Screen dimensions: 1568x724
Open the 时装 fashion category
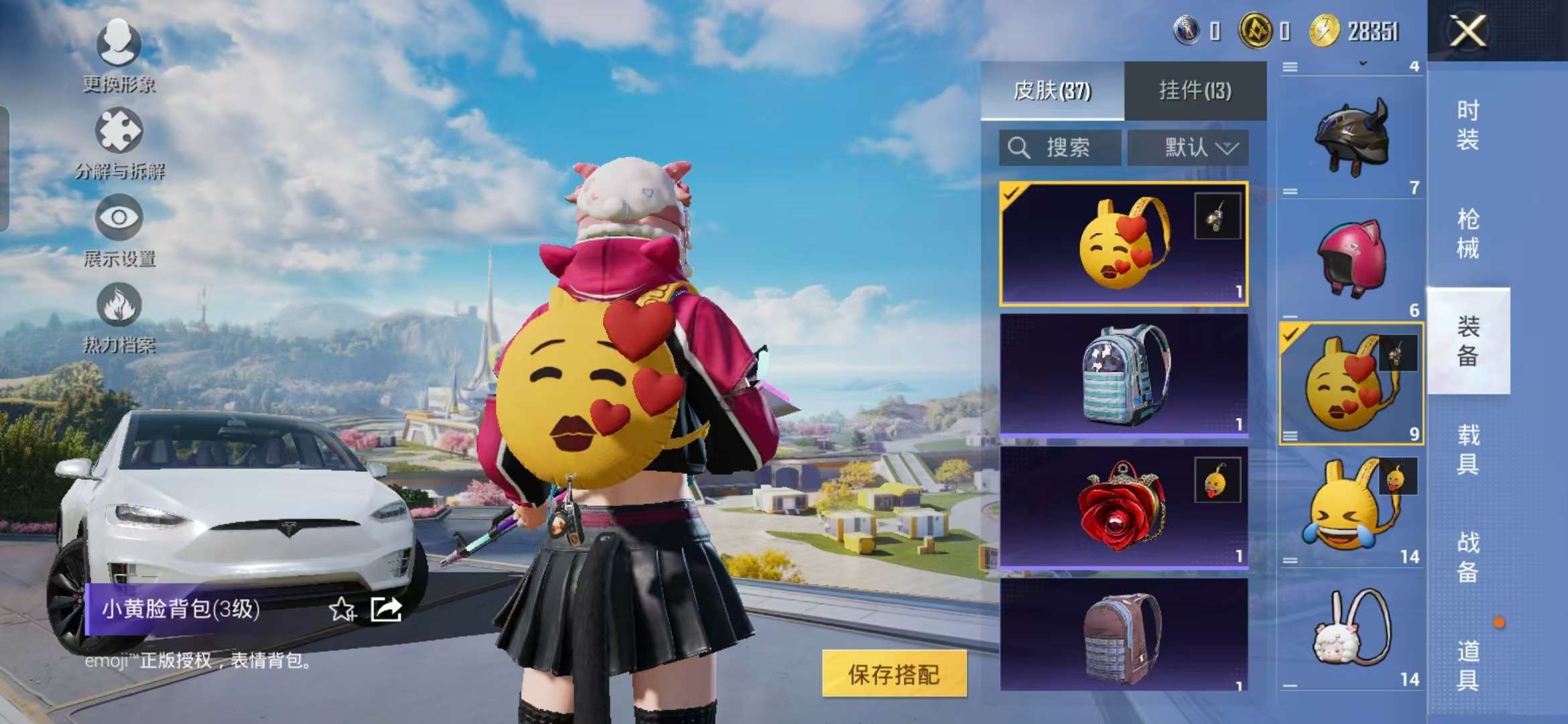[x=1467, y=125]
